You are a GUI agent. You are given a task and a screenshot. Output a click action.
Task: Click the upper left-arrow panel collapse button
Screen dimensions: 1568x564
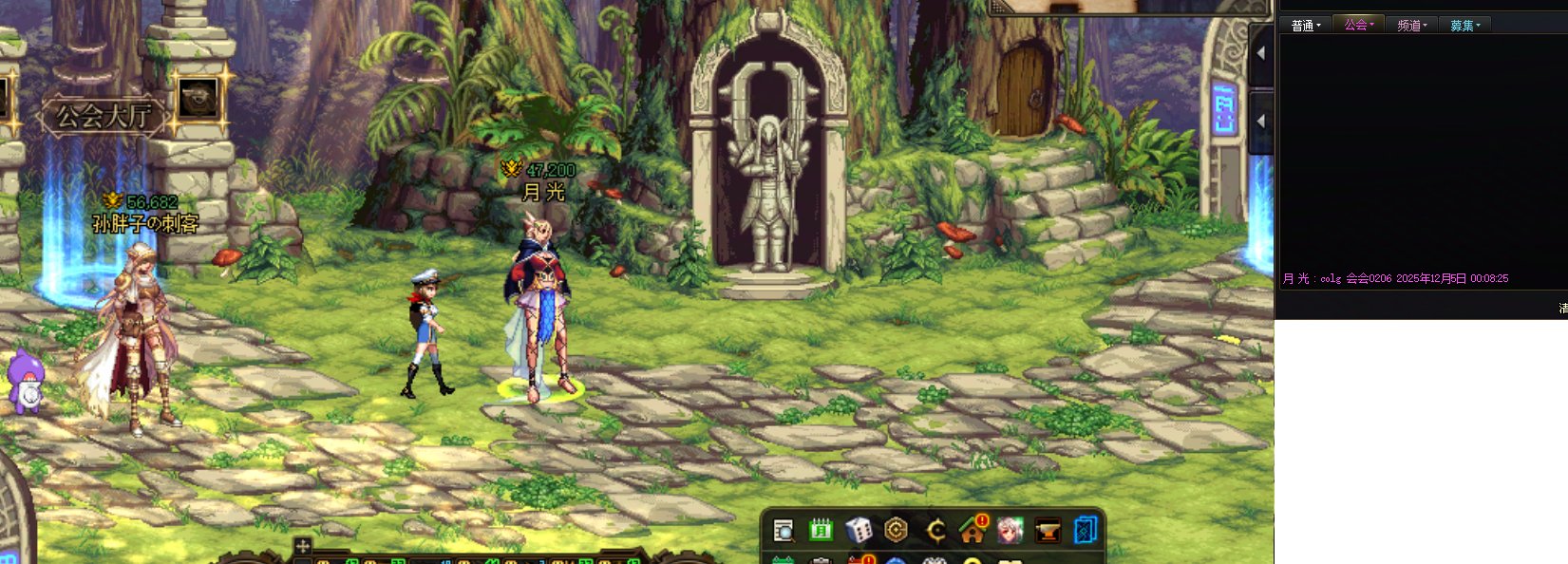[x=1261, y=53]
